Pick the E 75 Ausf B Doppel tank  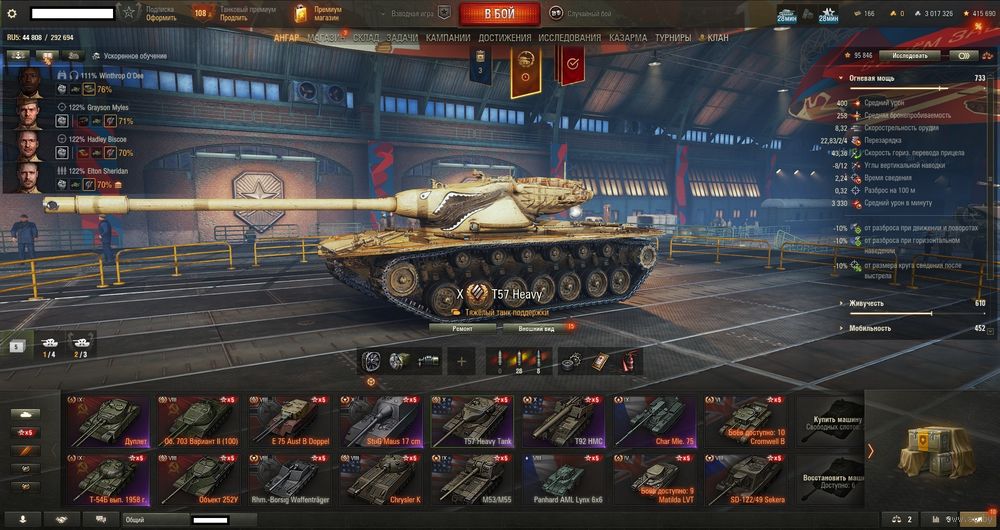pos(292,419)
